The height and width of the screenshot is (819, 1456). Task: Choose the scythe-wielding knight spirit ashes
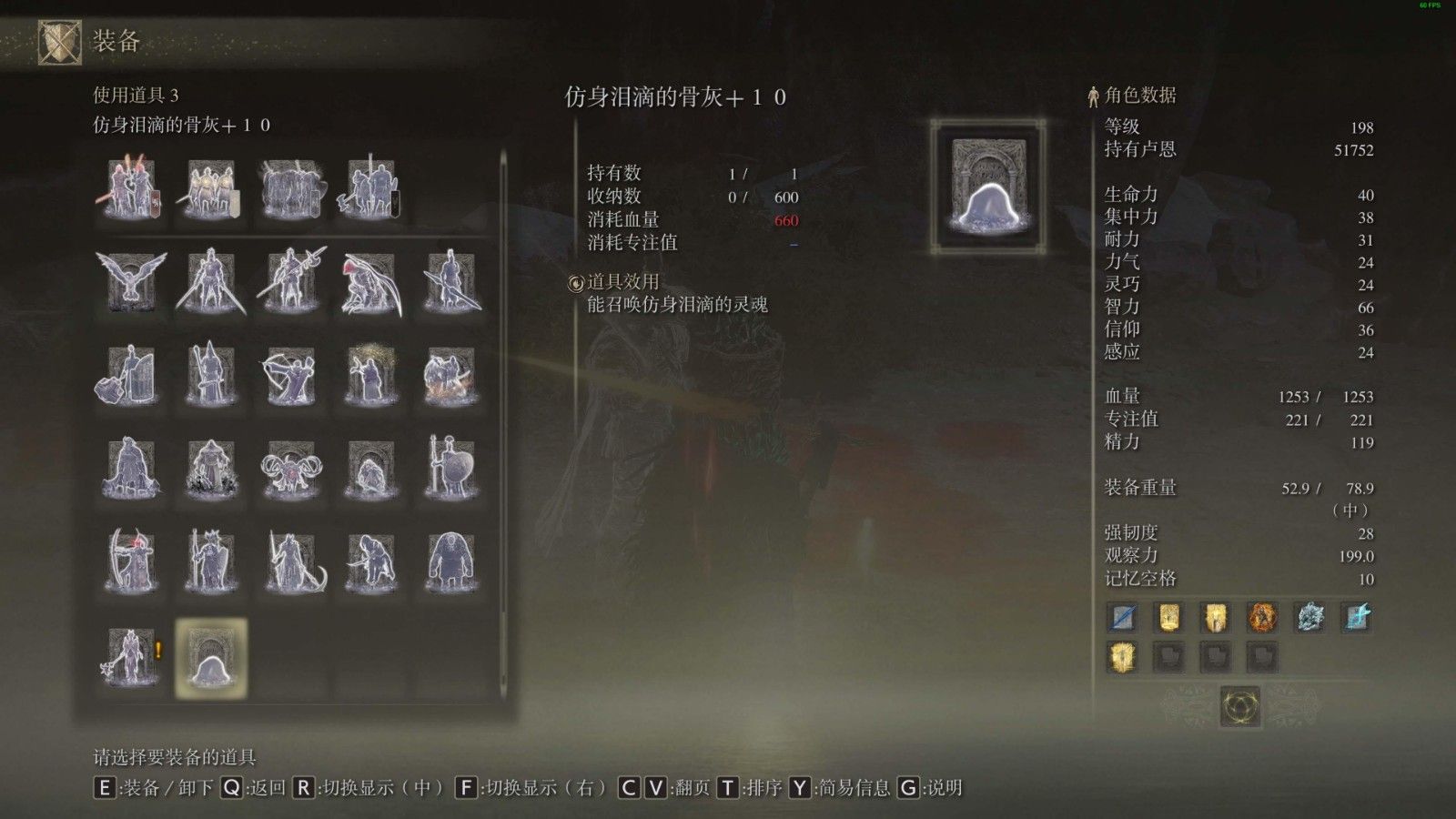290,561
